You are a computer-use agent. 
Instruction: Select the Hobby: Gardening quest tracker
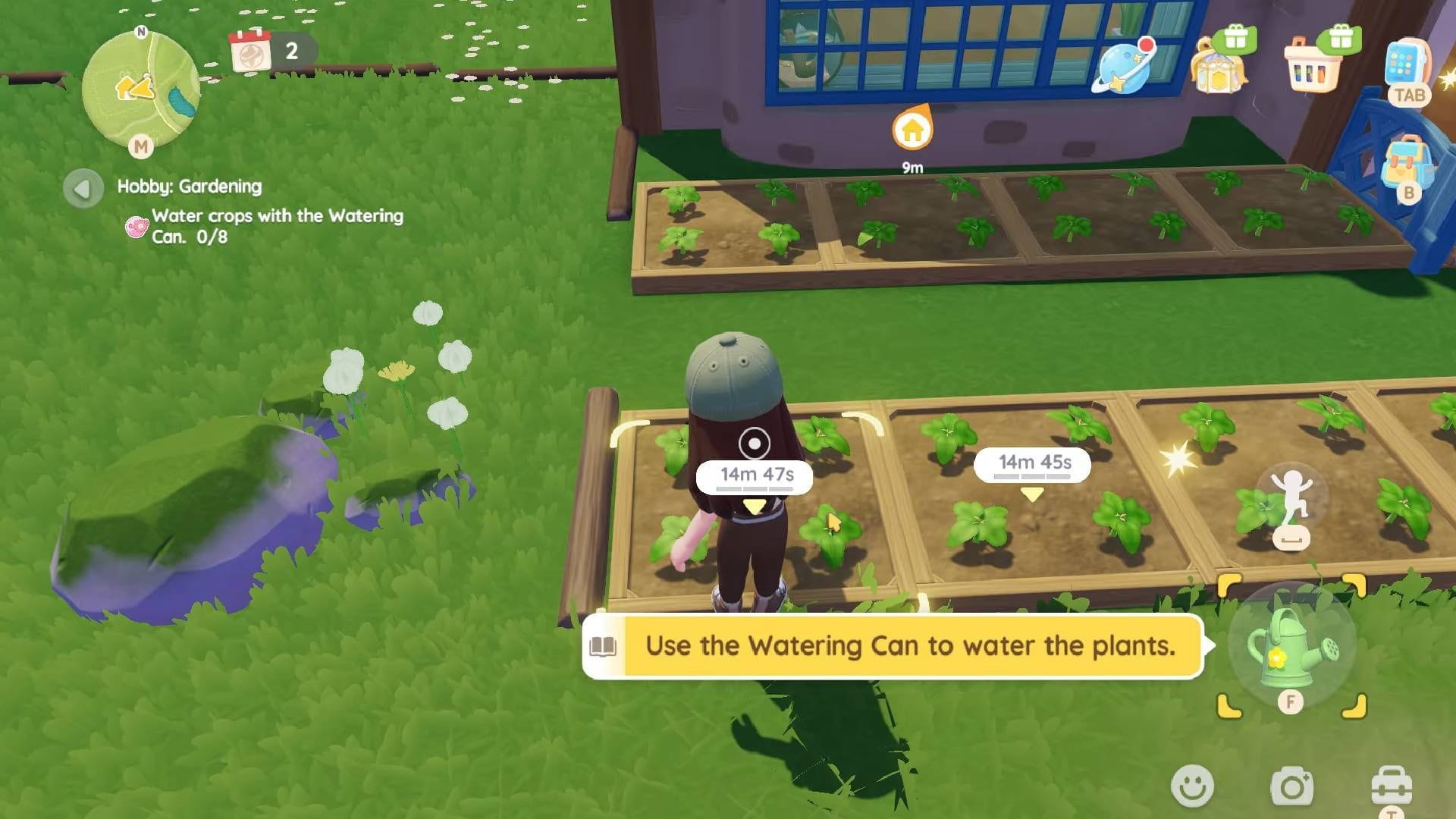(x=190, y=187)
